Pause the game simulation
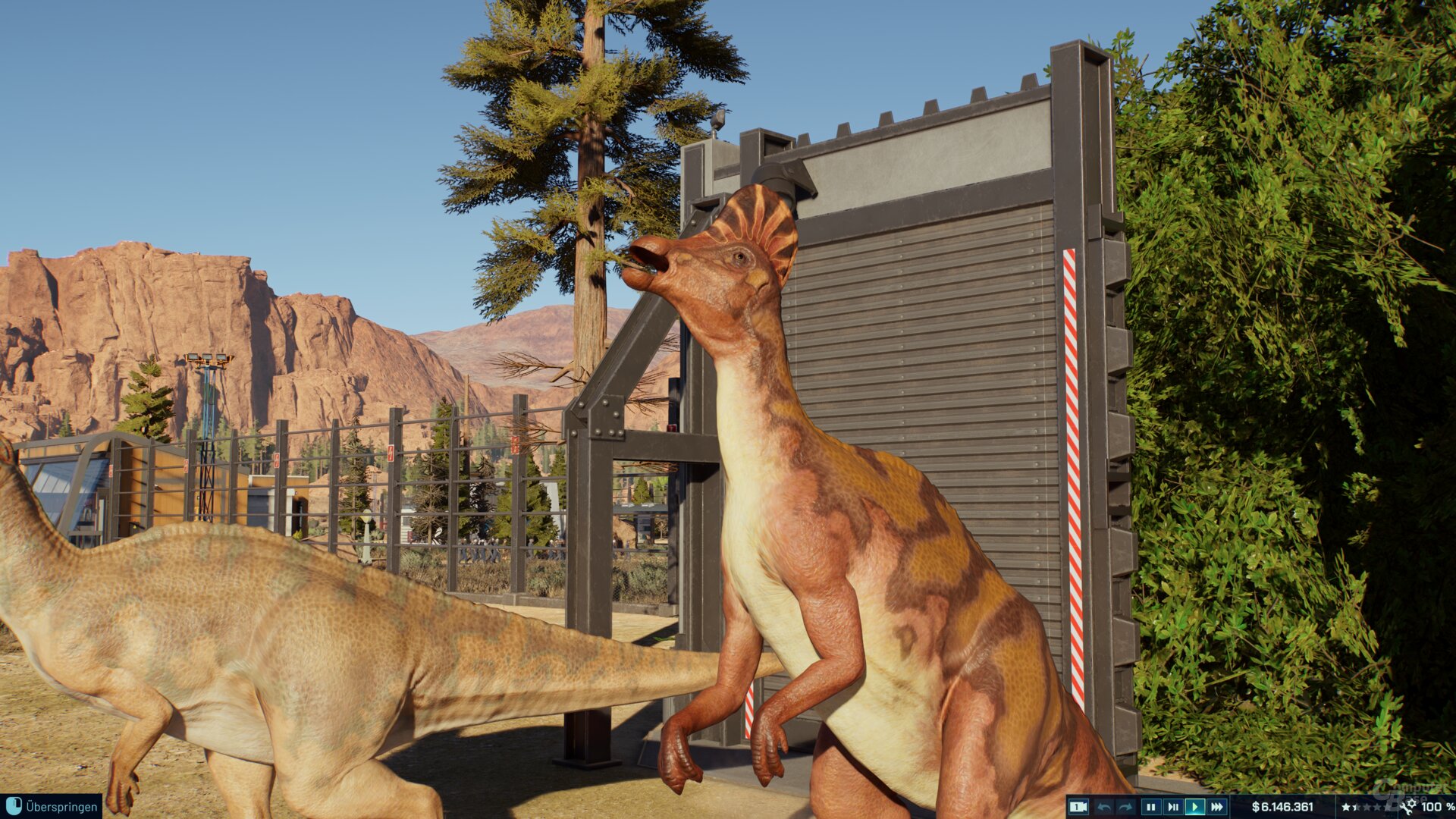1456x819 pixels. (x=1150, y=807)
